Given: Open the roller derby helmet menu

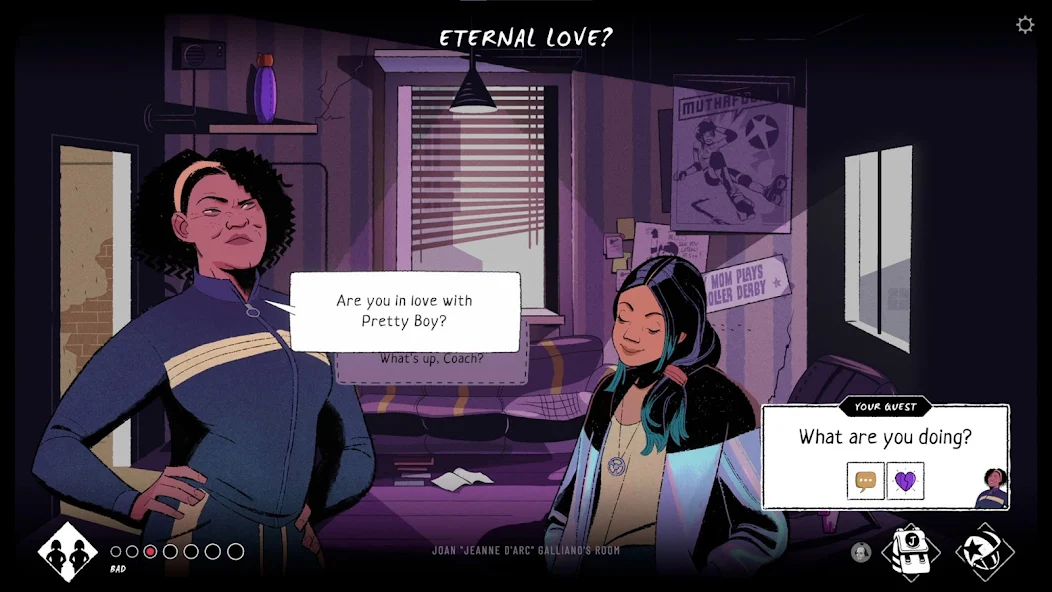Looking at the screenshot, I should coord(984,552).
